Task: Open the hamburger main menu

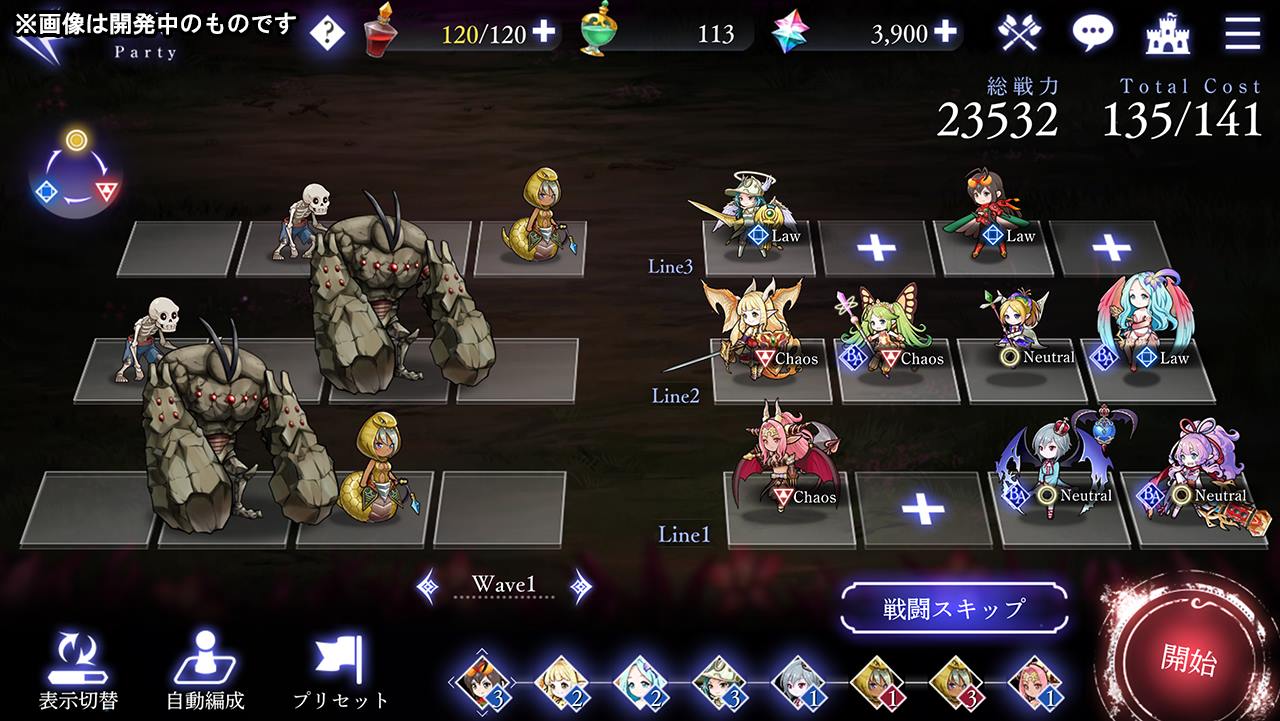Action: tap(1242, 33)
